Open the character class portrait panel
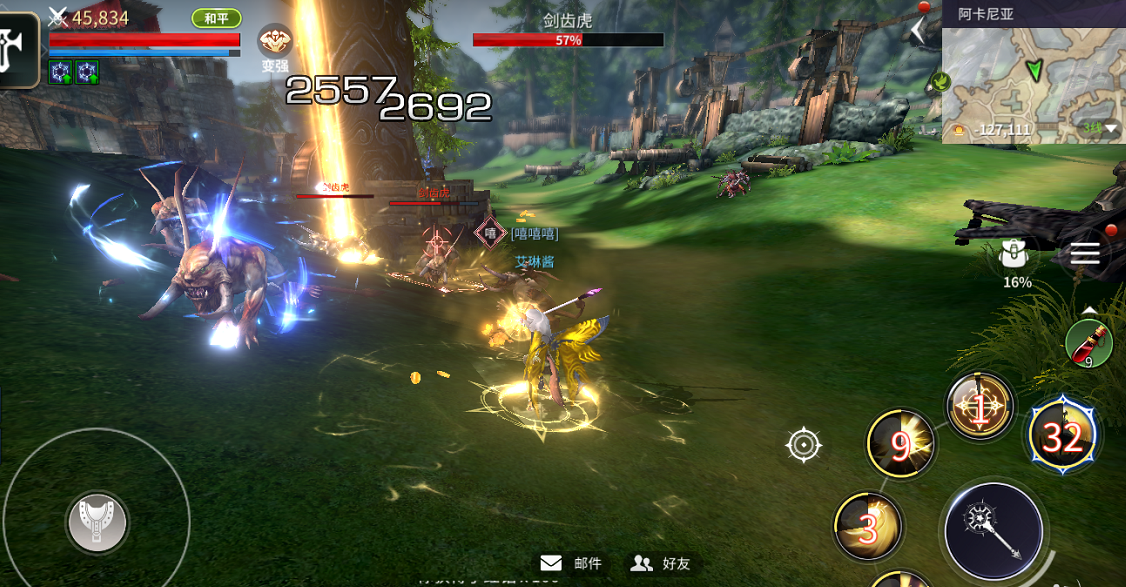1126x587 pixels. pyautogui.click(x=18, y=48)
